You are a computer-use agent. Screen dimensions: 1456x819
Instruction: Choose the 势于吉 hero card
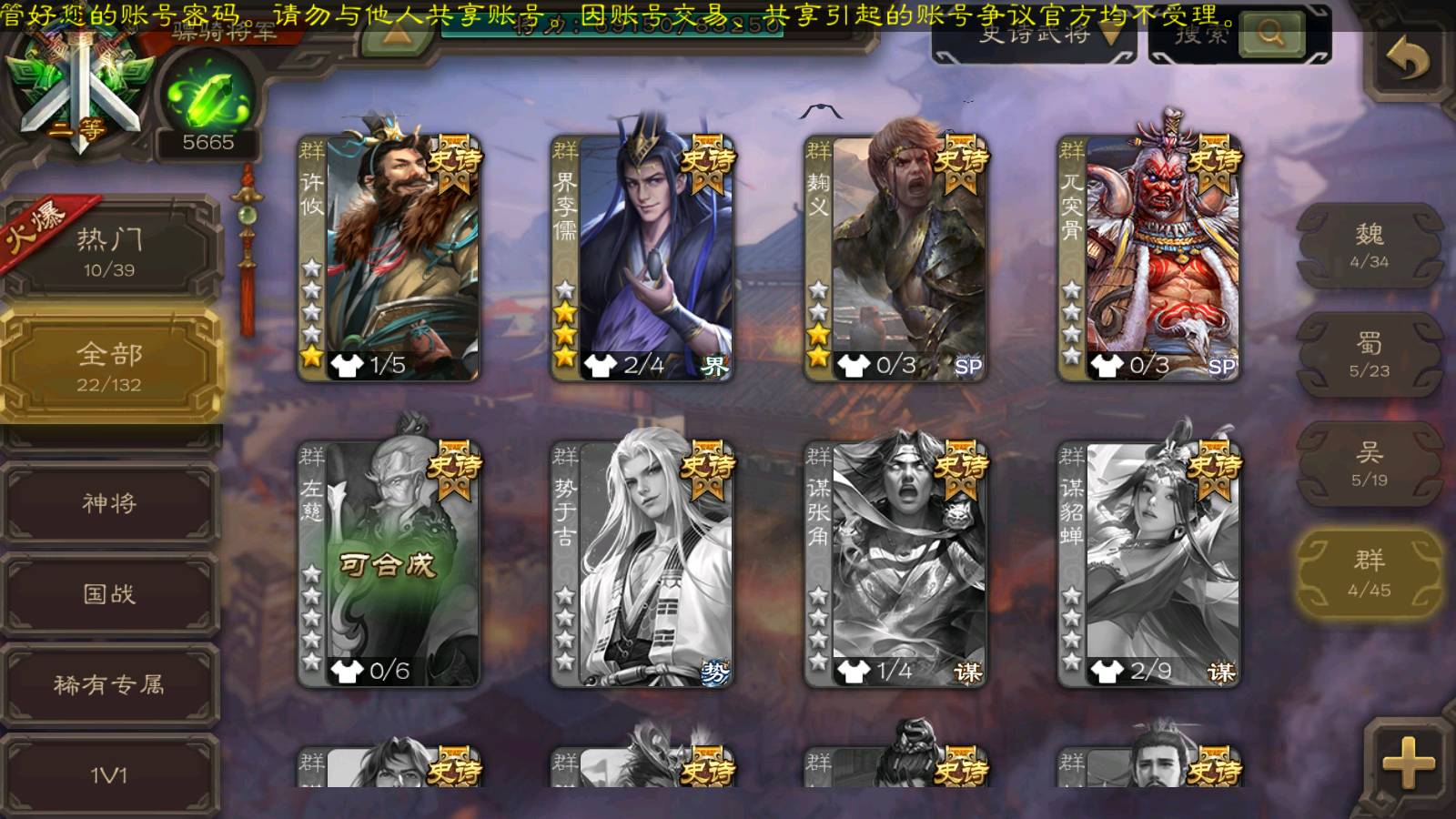coord(642,564)
